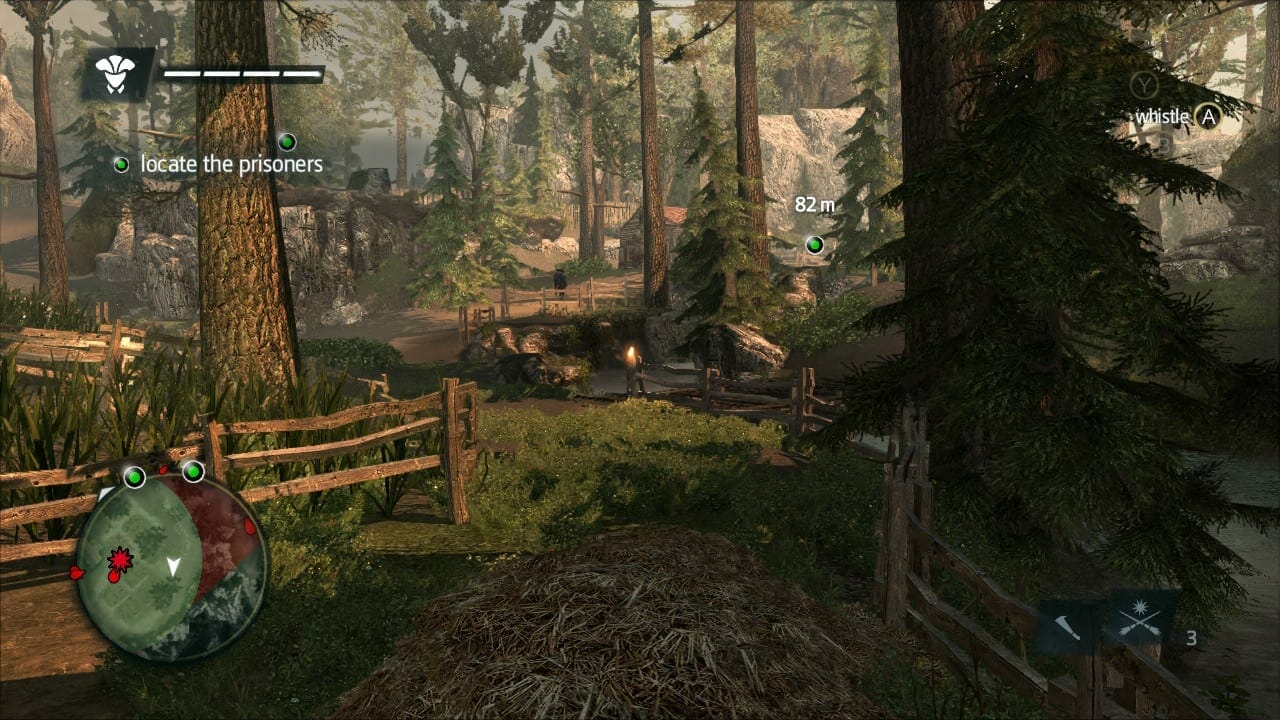Select the blade weapon icon
This screenshot has width=1280, height=720.
pos(1068,628)
